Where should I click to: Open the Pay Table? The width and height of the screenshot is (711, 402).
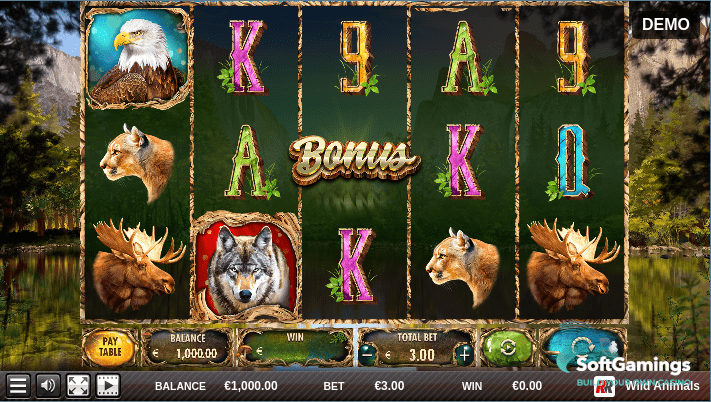pos(108,347)
